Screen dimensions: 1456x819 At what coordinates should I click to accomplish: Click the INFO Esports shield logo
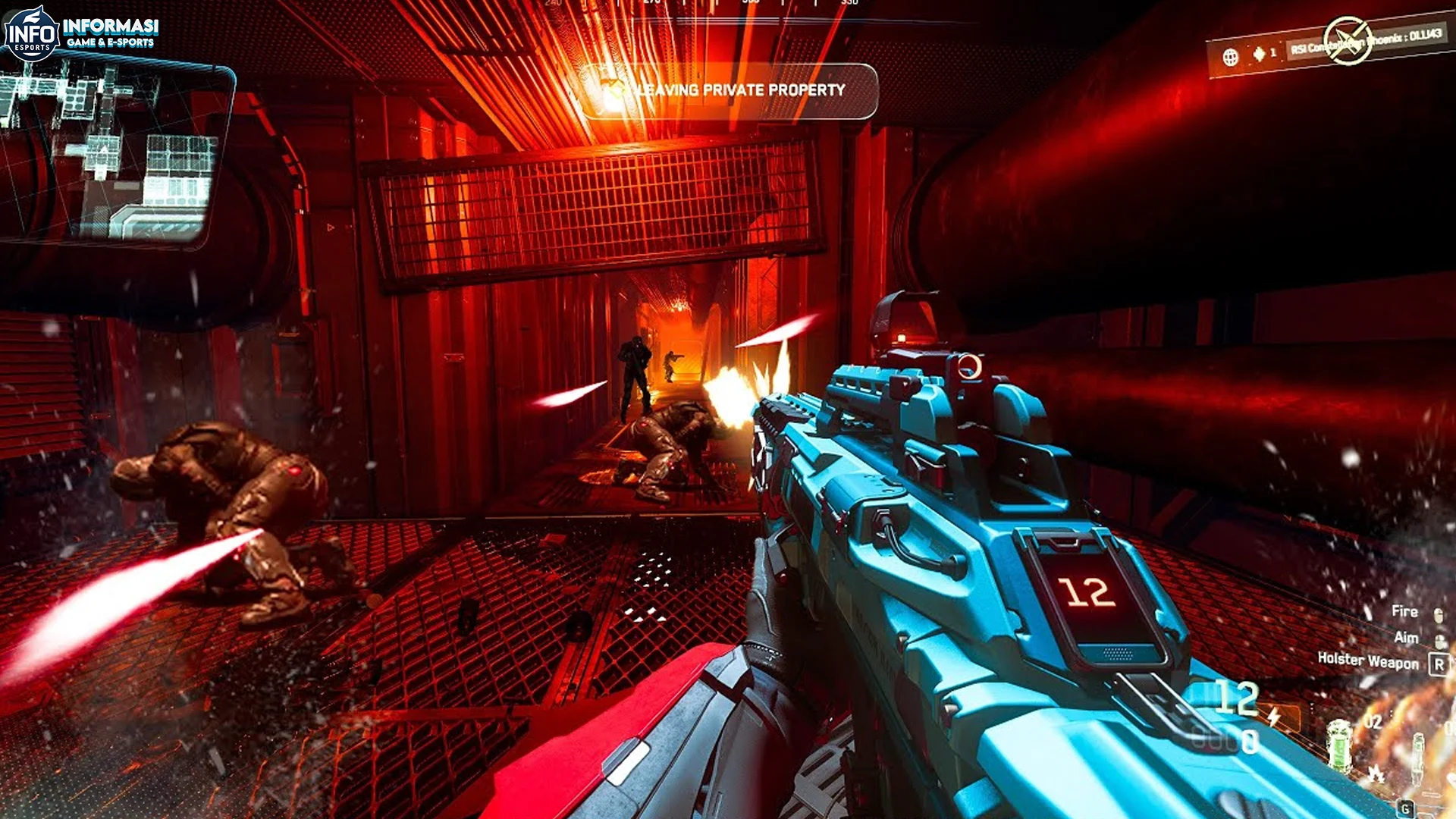pyautogui.click(x=32, y=30)
